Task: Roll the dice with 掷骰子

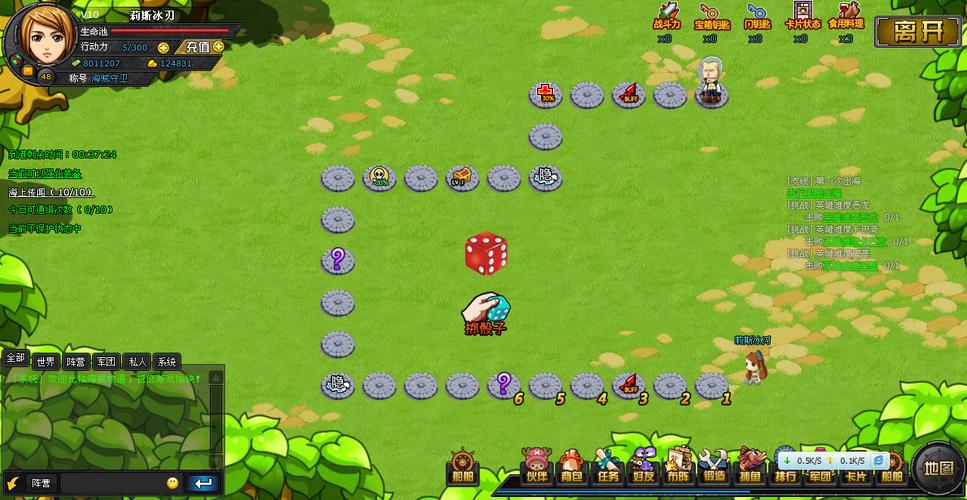Action: [x=487, y=313]
